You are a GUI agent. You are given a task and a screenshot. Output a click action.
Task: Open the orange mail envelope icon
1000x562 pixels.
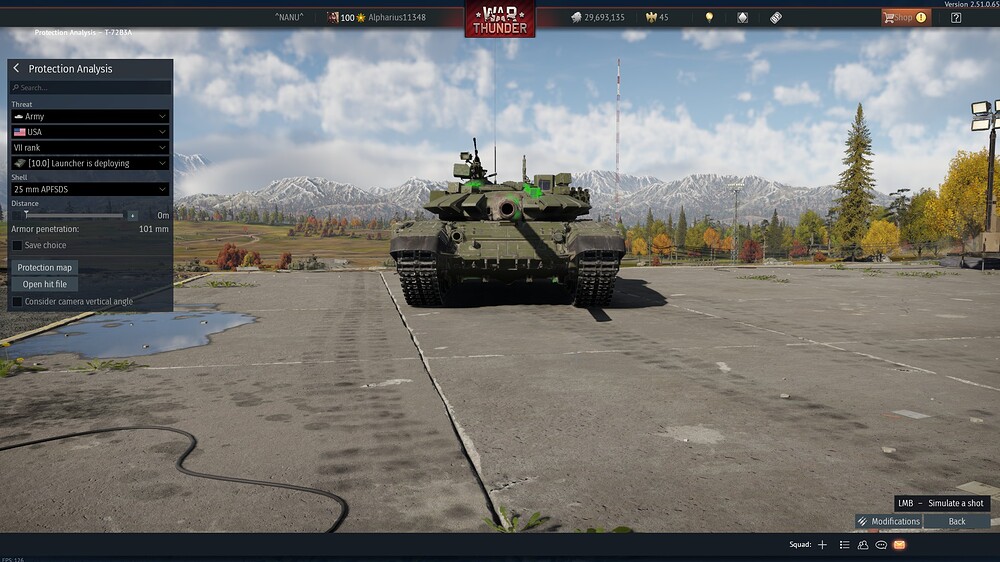click(899, 545)
